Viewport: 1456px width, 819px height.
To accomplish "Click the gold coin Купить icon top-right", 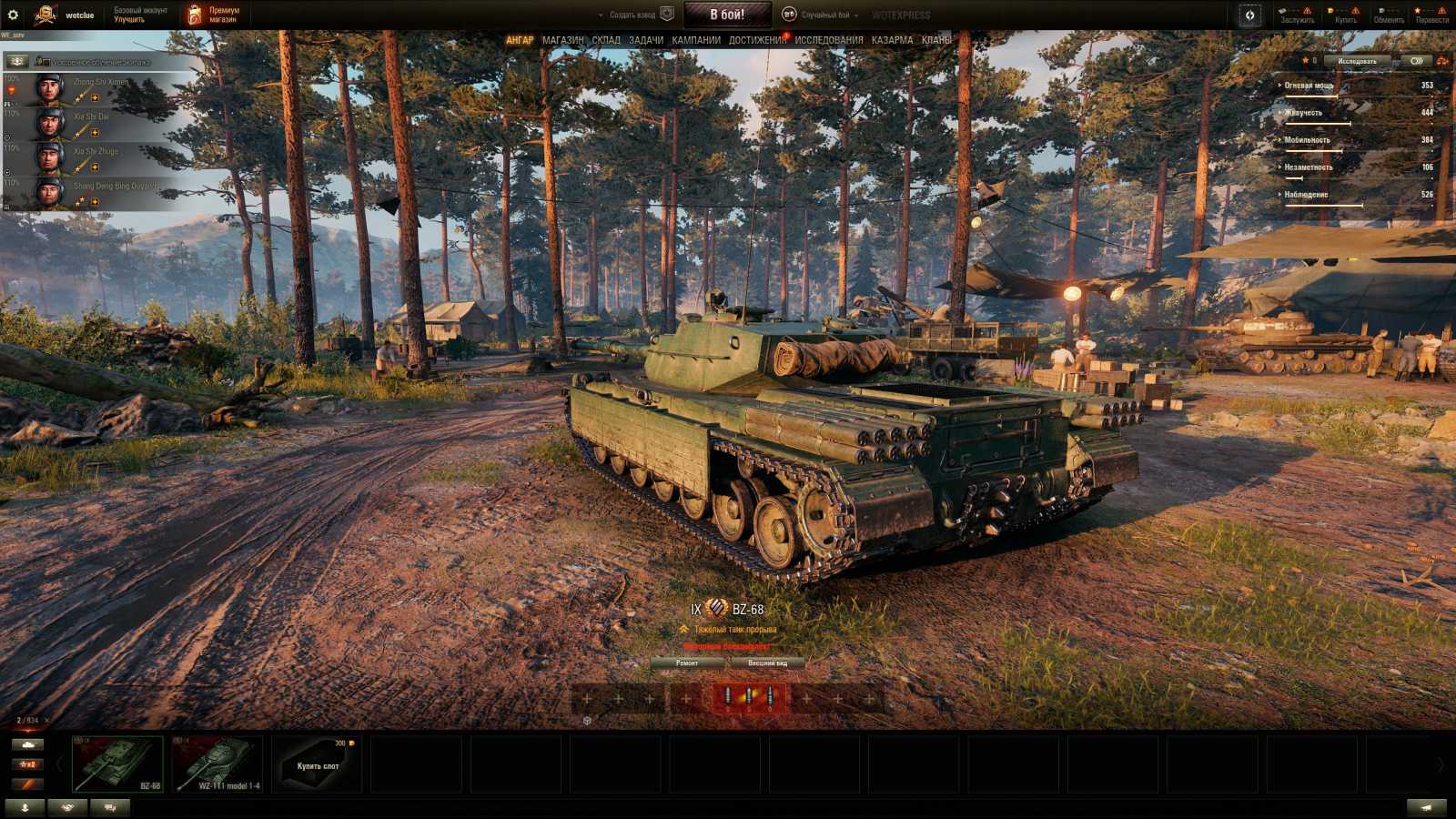I will [1330, 11].
